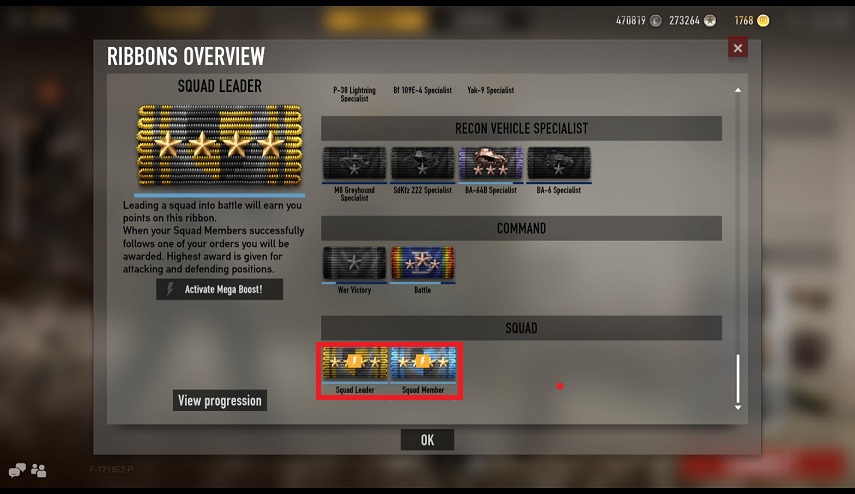Click the scrollbar's down arrow
Screen dimensions: 855x494
738,407
